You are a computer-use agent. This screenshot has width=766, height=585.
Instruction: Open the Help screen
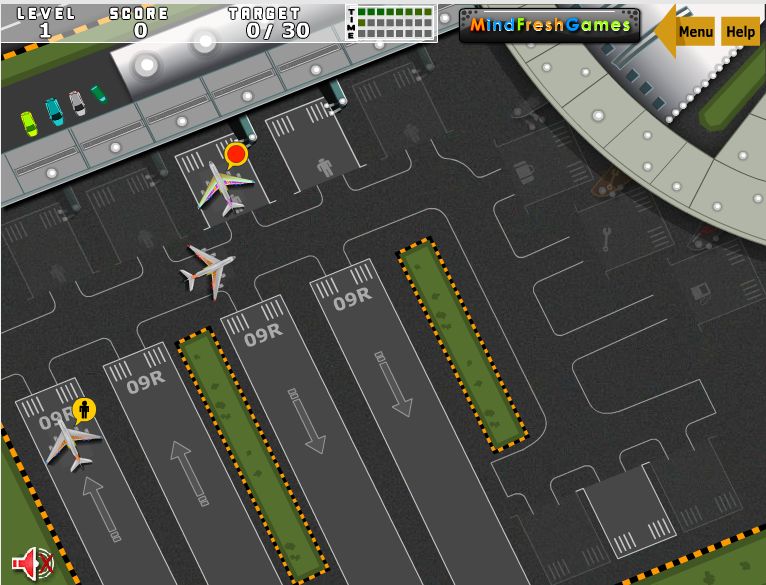740,32
